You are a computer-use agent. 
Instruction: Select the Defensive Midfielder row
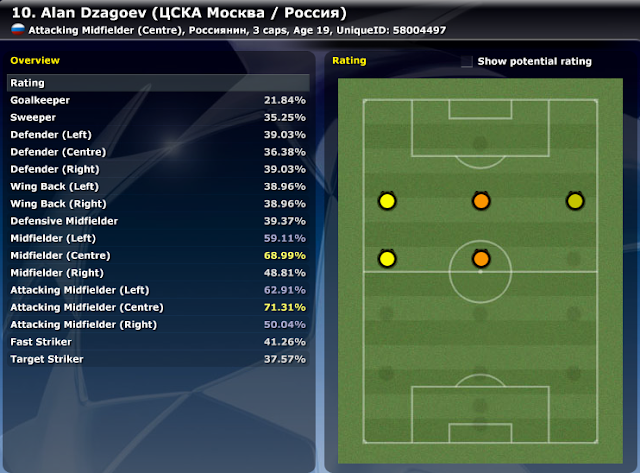[158, 221]
